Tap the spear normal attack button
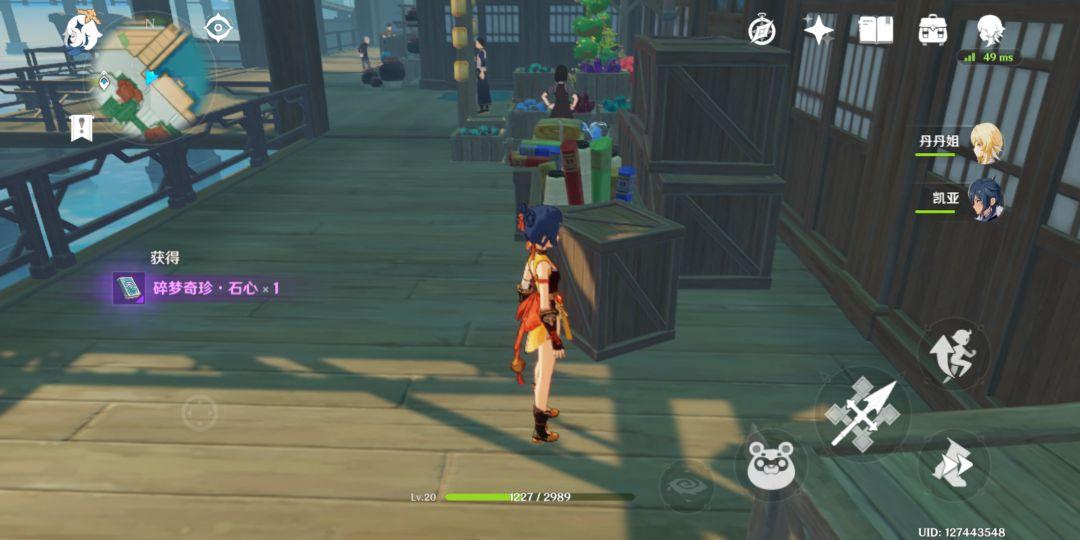 pyautogui.click(x=861, y=412)
